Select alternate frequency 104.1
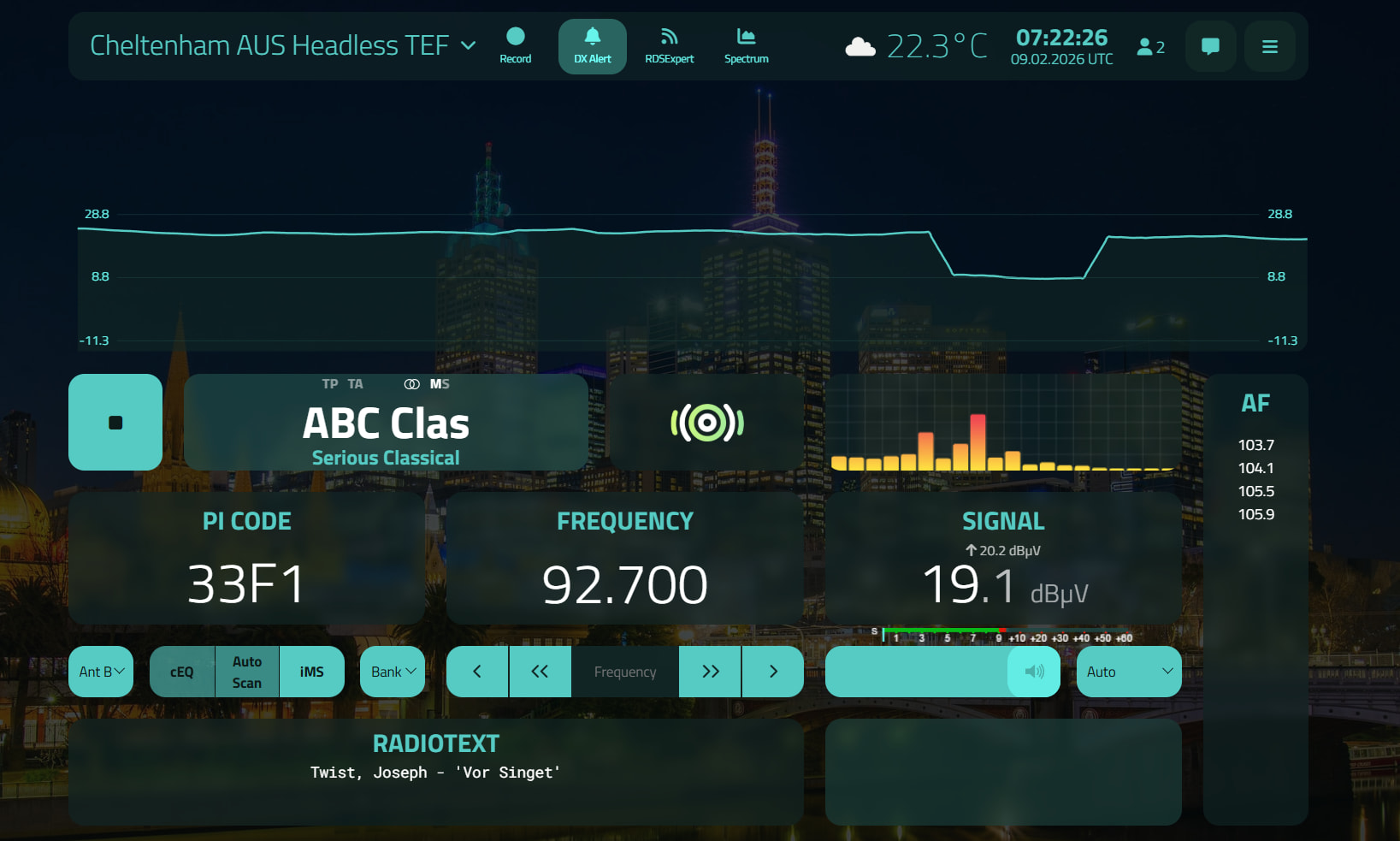Screen dimensions: 1400x841 click(1255, 468)
